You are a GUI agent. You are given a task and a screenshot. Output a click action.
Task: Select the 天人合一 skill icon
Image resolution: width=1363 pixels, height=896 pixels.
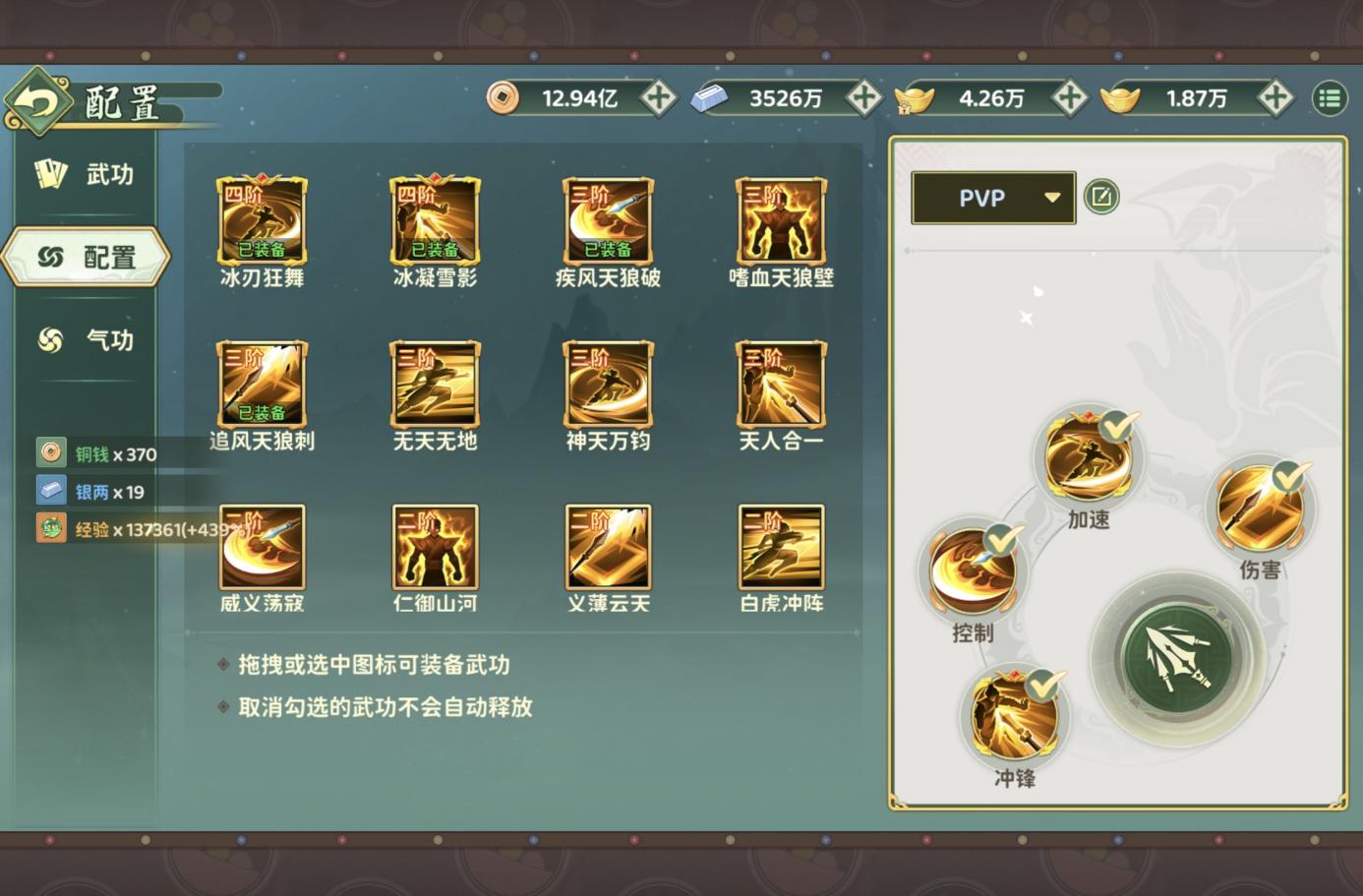coord(779,384)
